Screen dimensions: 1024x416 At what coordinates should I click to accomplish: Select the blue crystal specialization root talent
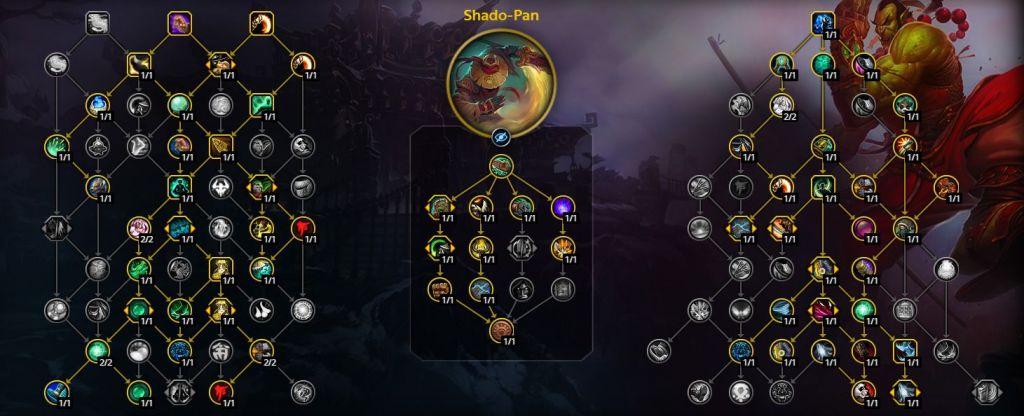click(822, 21)
